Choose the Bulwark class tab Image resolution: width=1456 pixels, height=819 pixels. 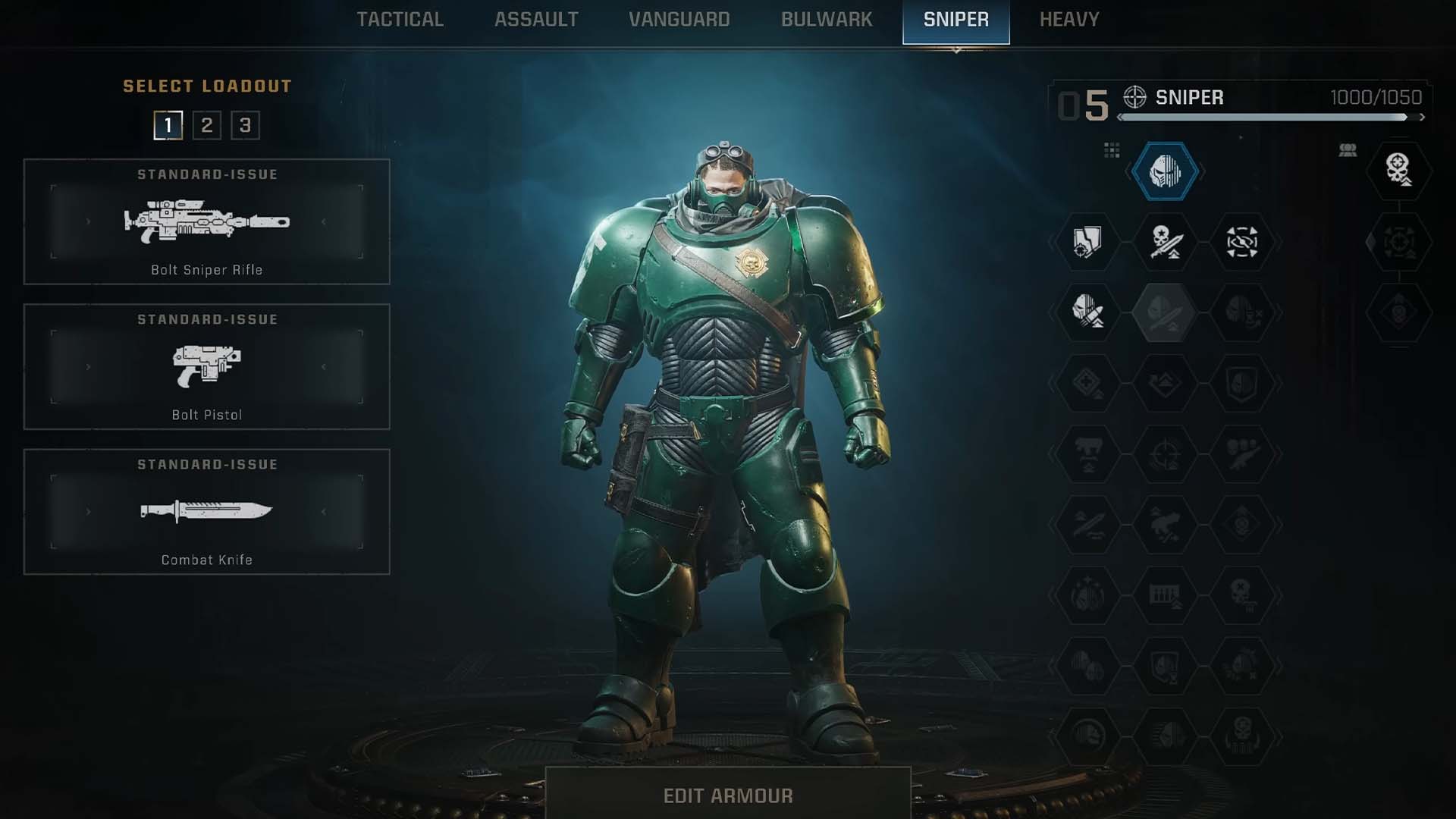(827, 20)
